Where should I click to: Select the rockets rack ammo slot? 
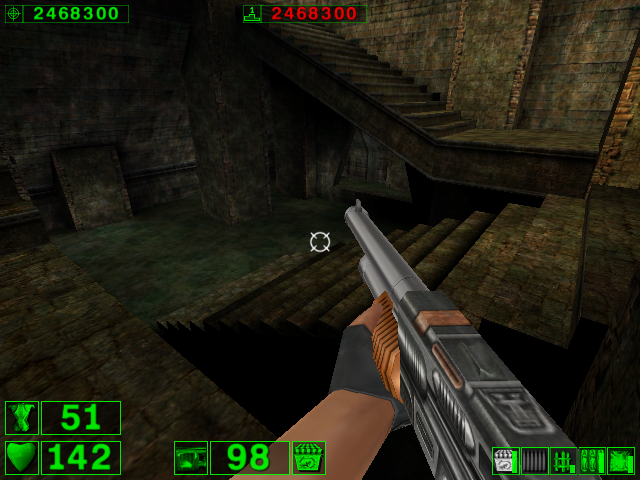point(563,461)
